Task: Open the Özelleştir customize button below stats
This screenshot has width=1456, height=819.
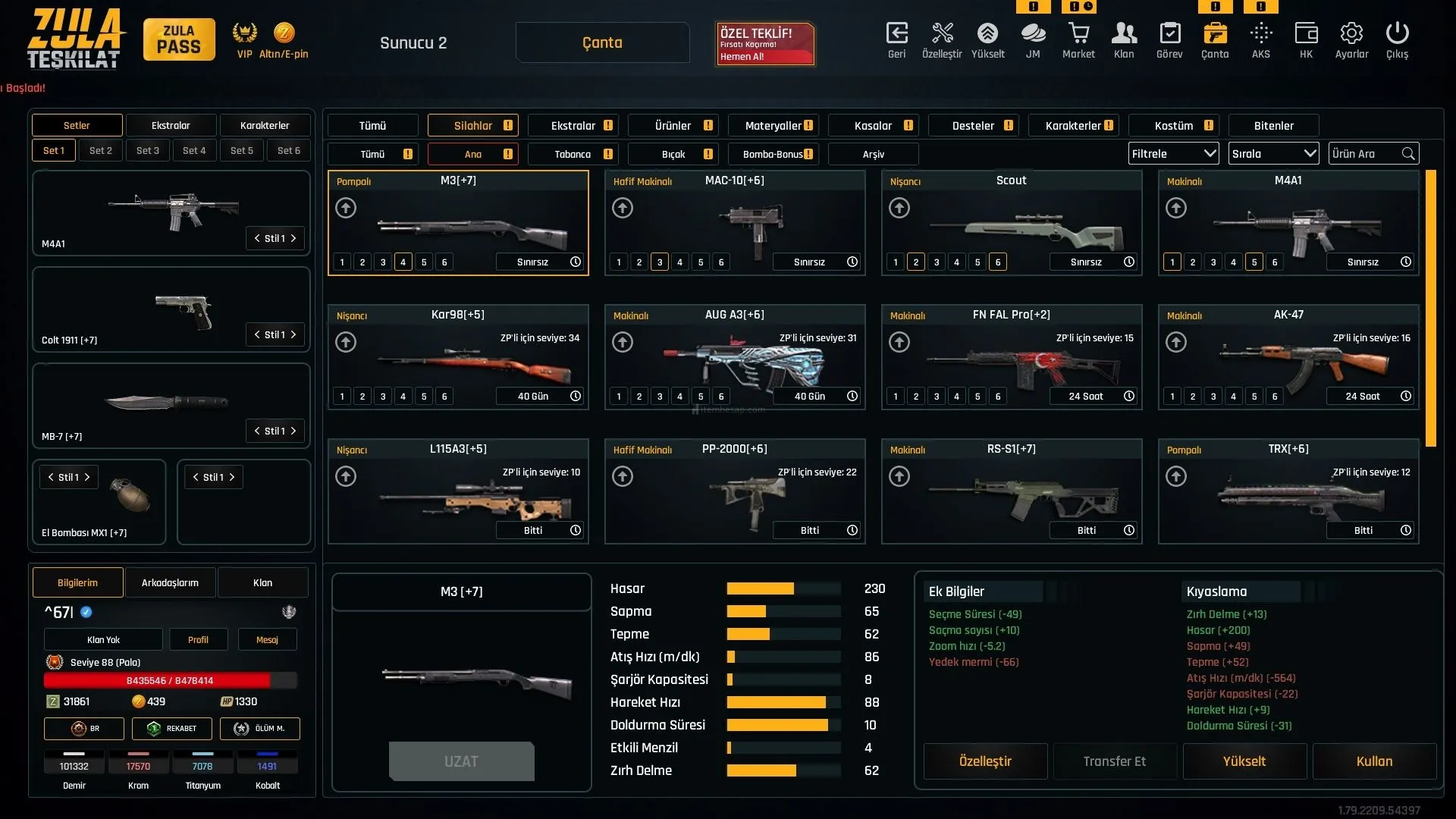Action: (x=985, y=761)
